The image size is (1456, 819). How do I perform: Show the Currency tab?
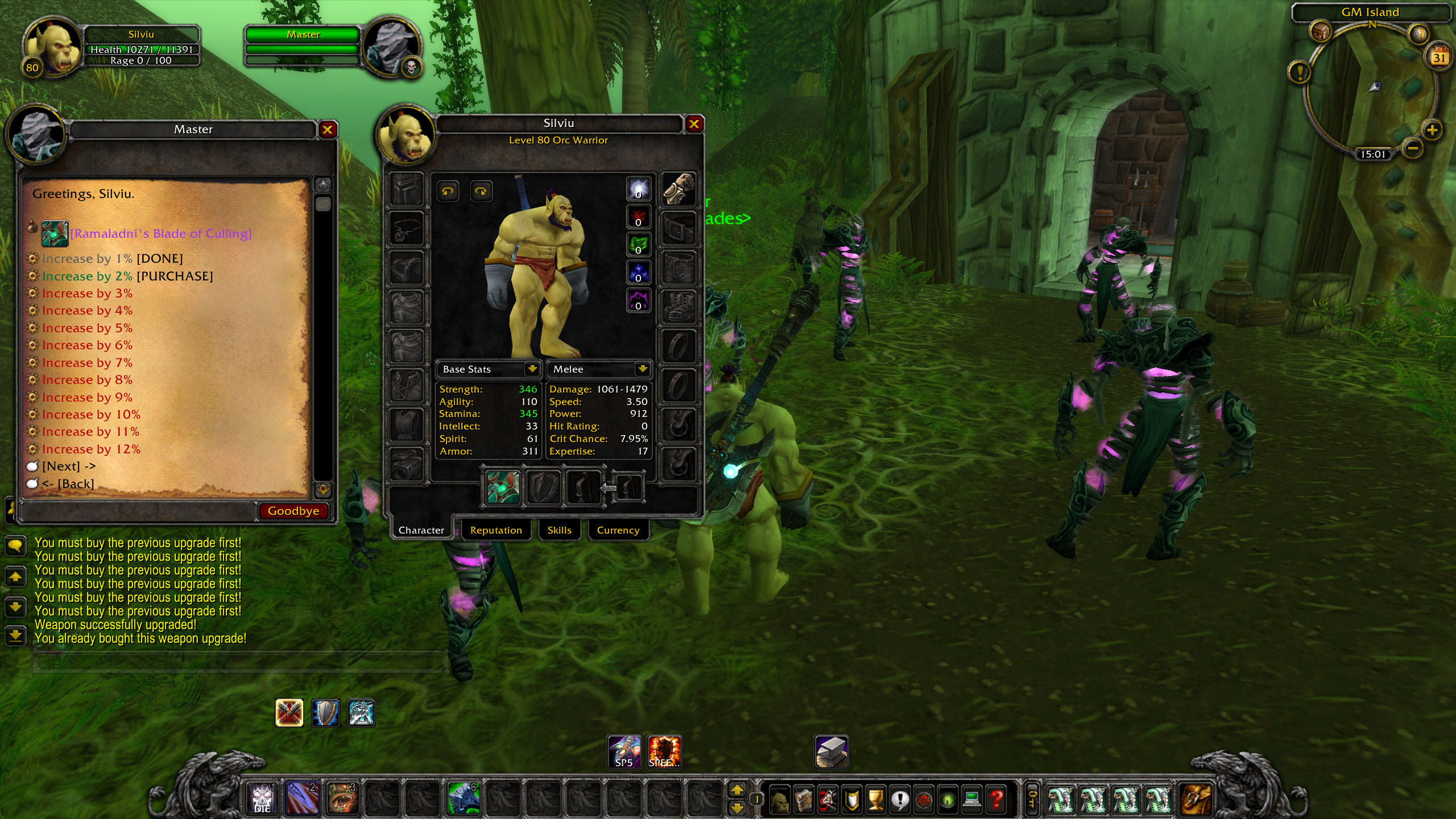coord(618,530)
